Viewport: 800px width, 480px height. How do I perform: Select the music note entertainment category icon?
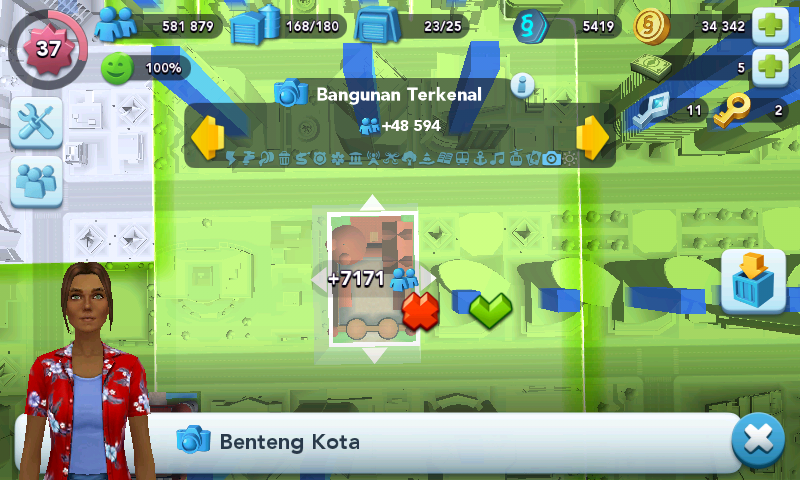click(497, 158)
